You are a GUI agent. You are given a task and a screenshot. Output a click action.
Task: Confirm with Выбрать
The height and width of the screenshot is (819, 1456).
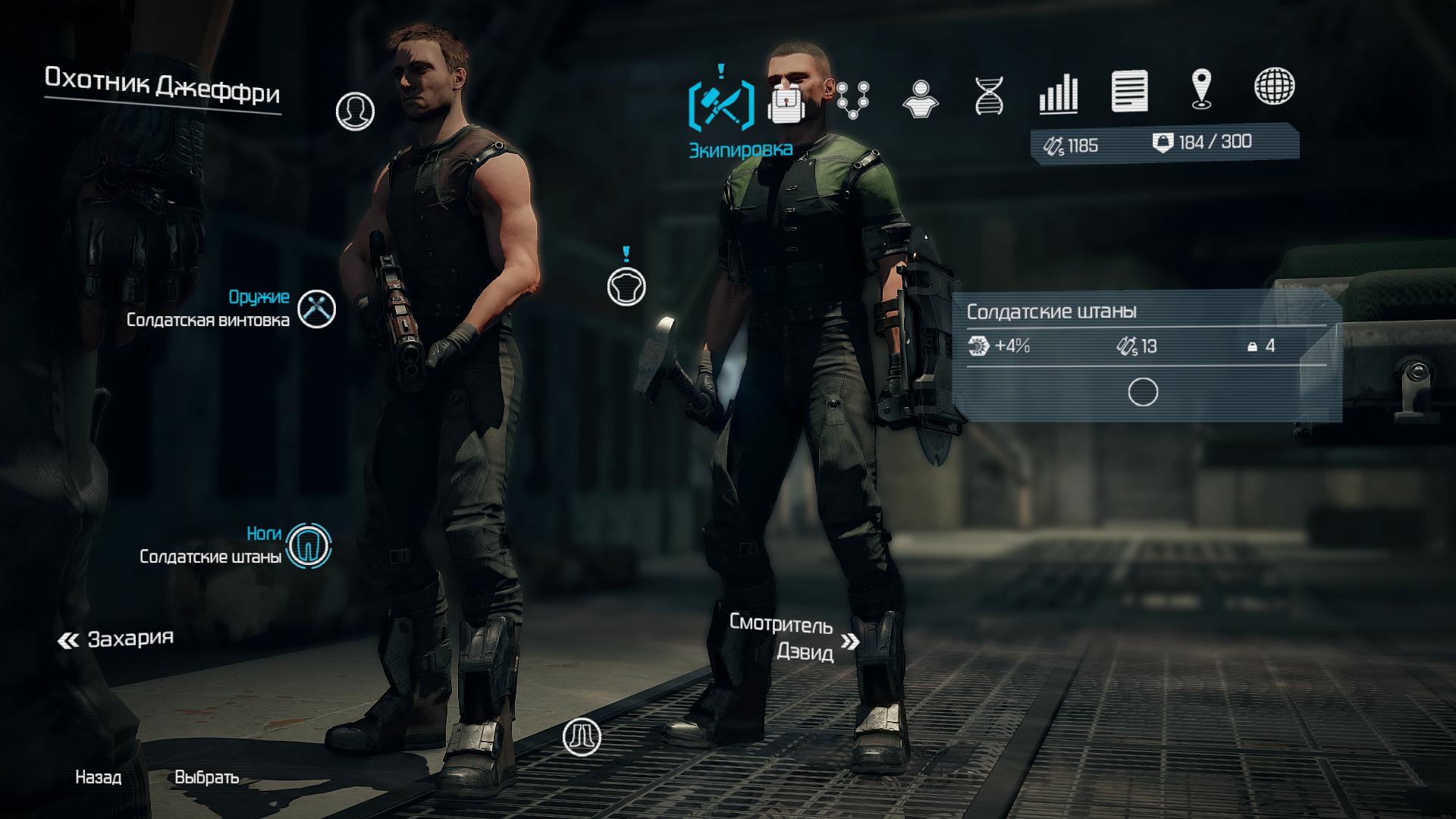206,777
